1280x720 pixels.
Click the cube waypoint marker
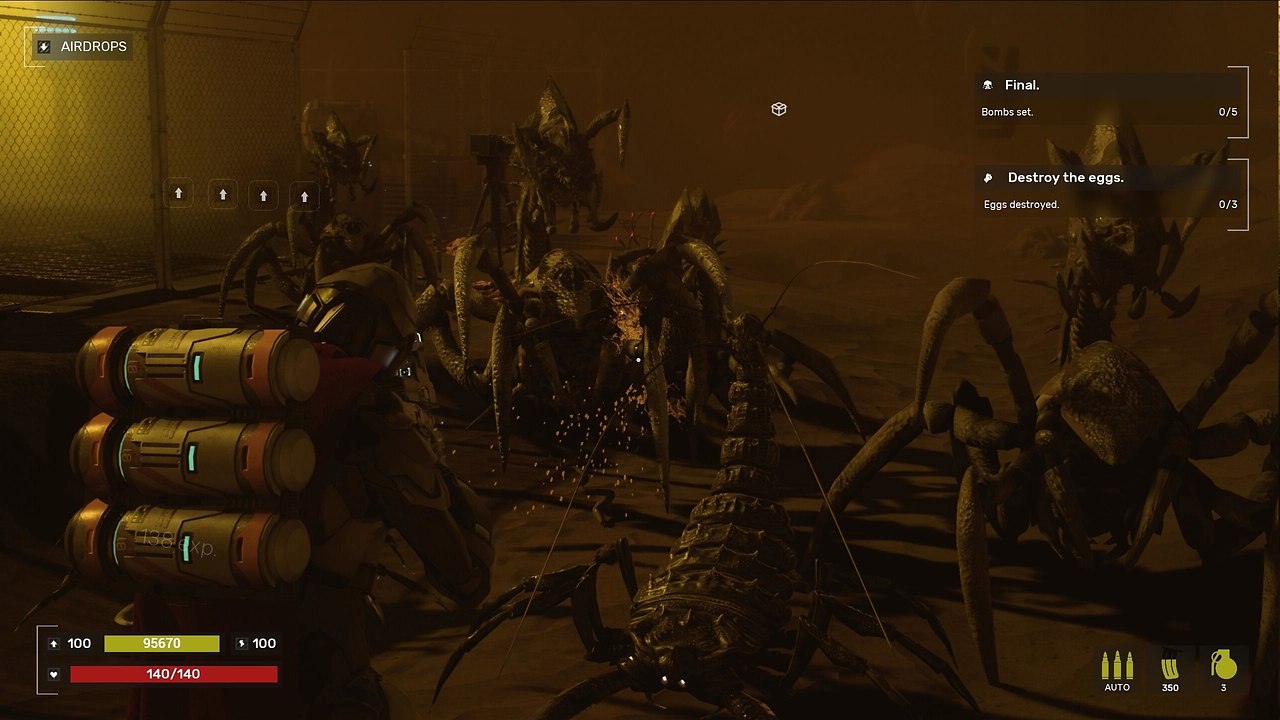[x=779, y=109]
